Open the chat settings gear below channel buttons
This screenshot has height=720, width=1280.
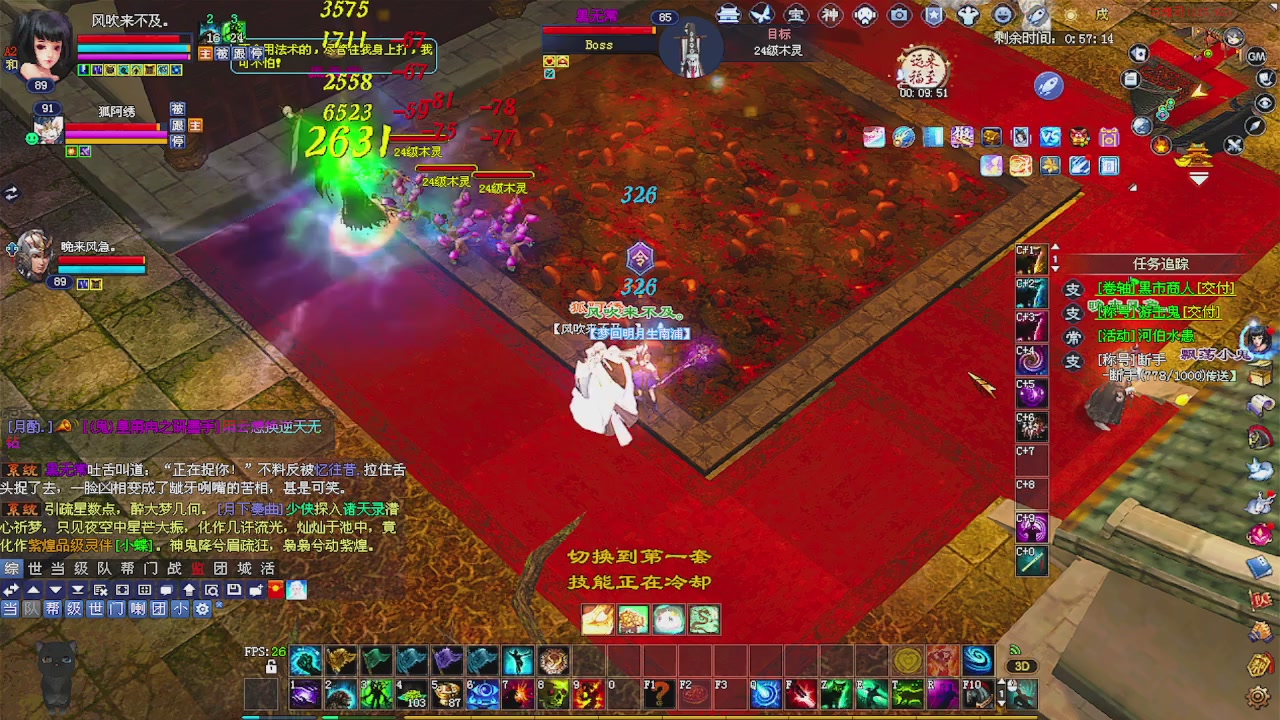[202, 609]
